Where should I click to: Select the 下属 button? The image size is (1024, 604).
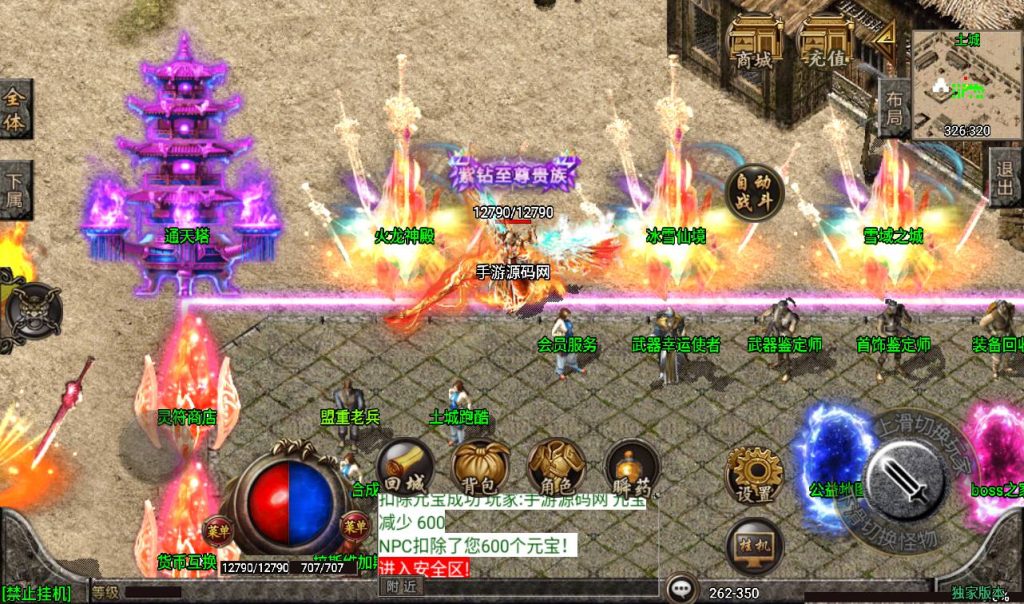[x=15, y=189]
